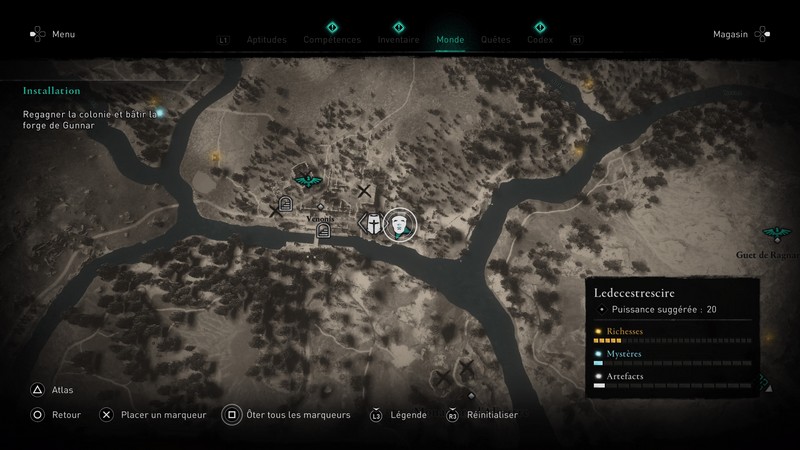
Task: Click the Venonis location label
Action: click(321, 217)
